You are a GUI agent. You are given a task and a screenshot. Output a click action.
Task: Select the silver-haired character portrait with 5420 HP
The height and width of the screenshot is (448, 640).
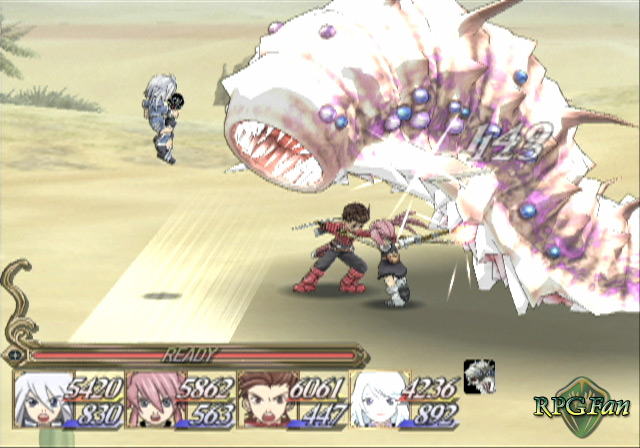tap(43, 402)
